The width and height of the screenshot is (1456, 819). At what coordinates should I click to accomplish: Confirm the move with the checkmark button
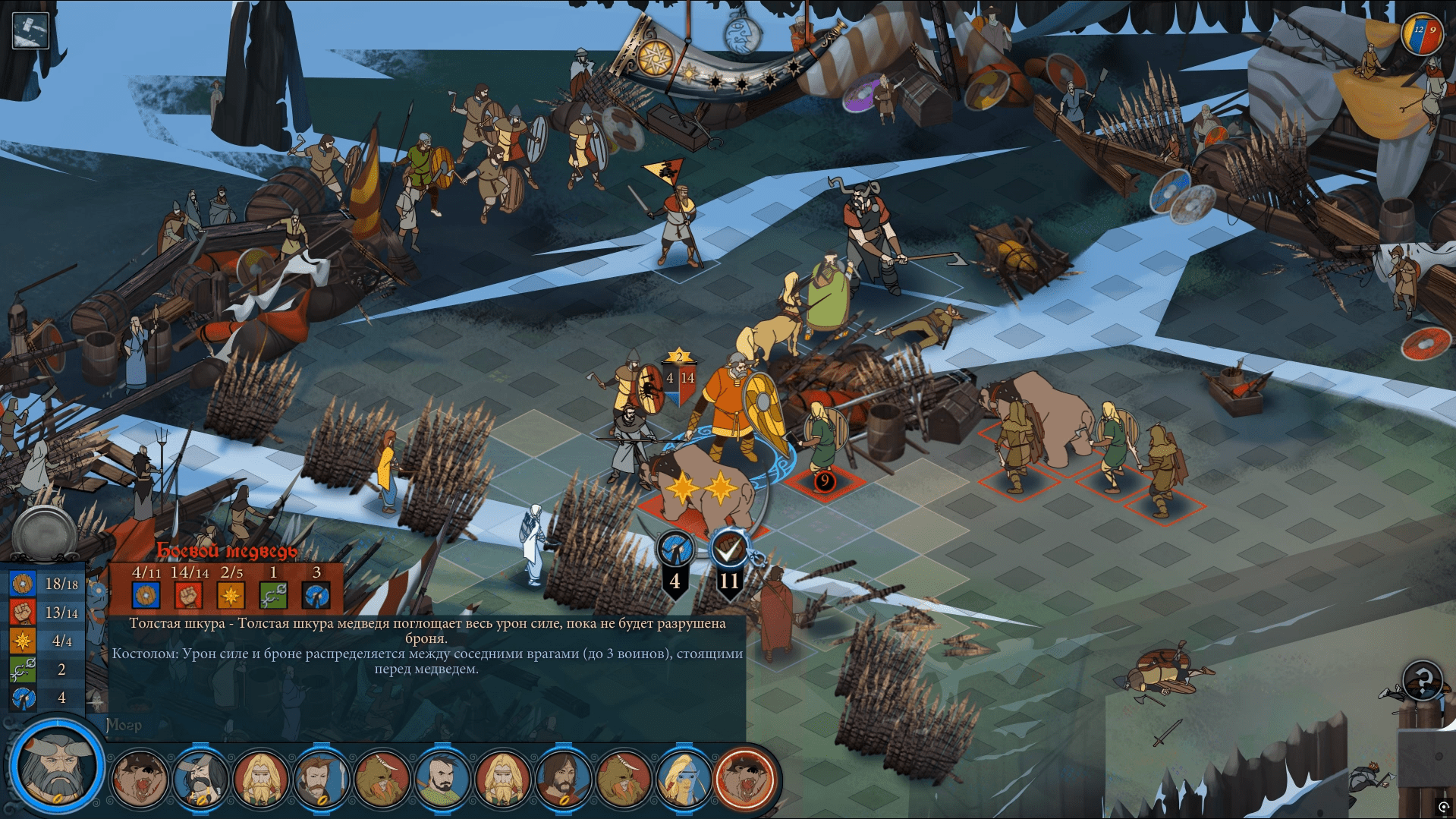click(x=729, y=548)
